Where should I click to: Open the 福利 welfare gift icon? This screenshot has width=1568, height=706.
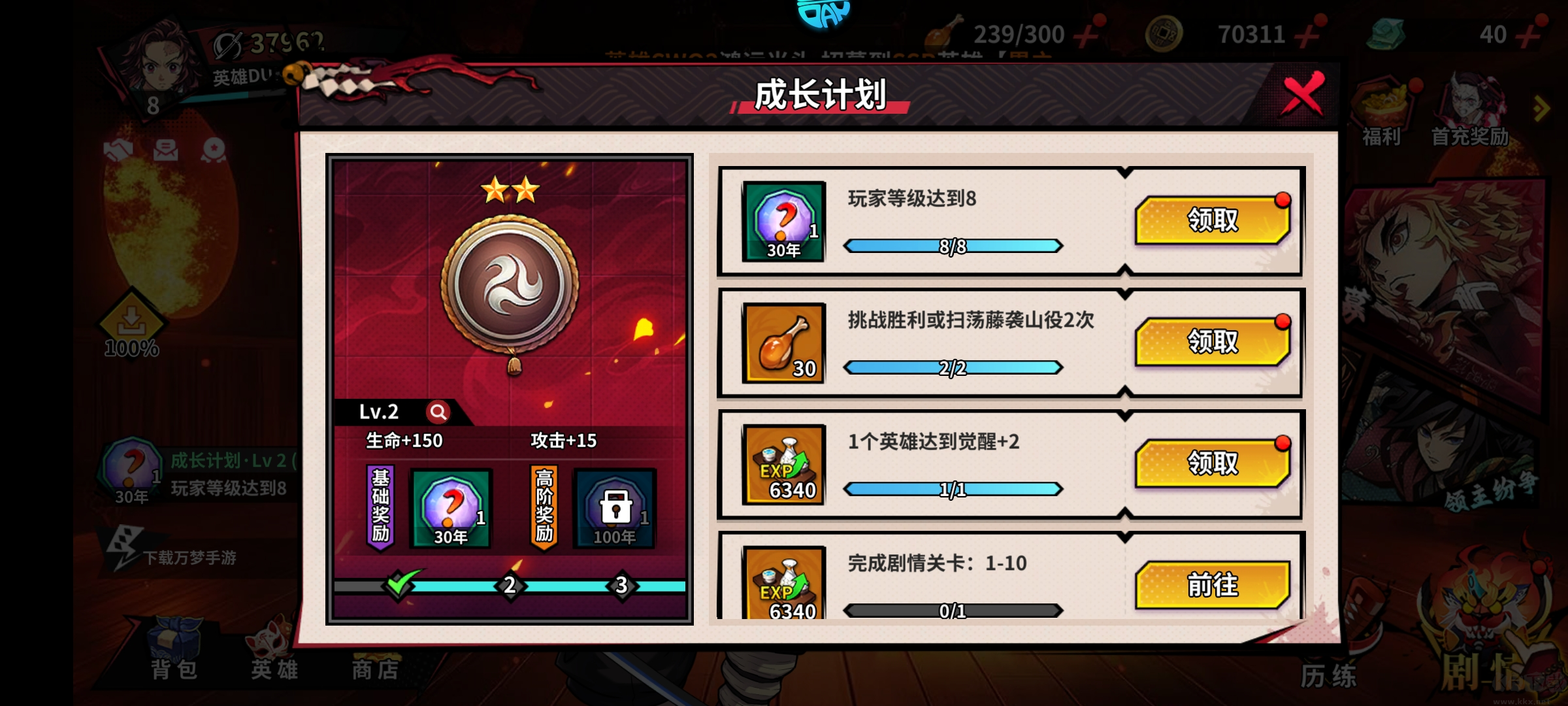1380,105
